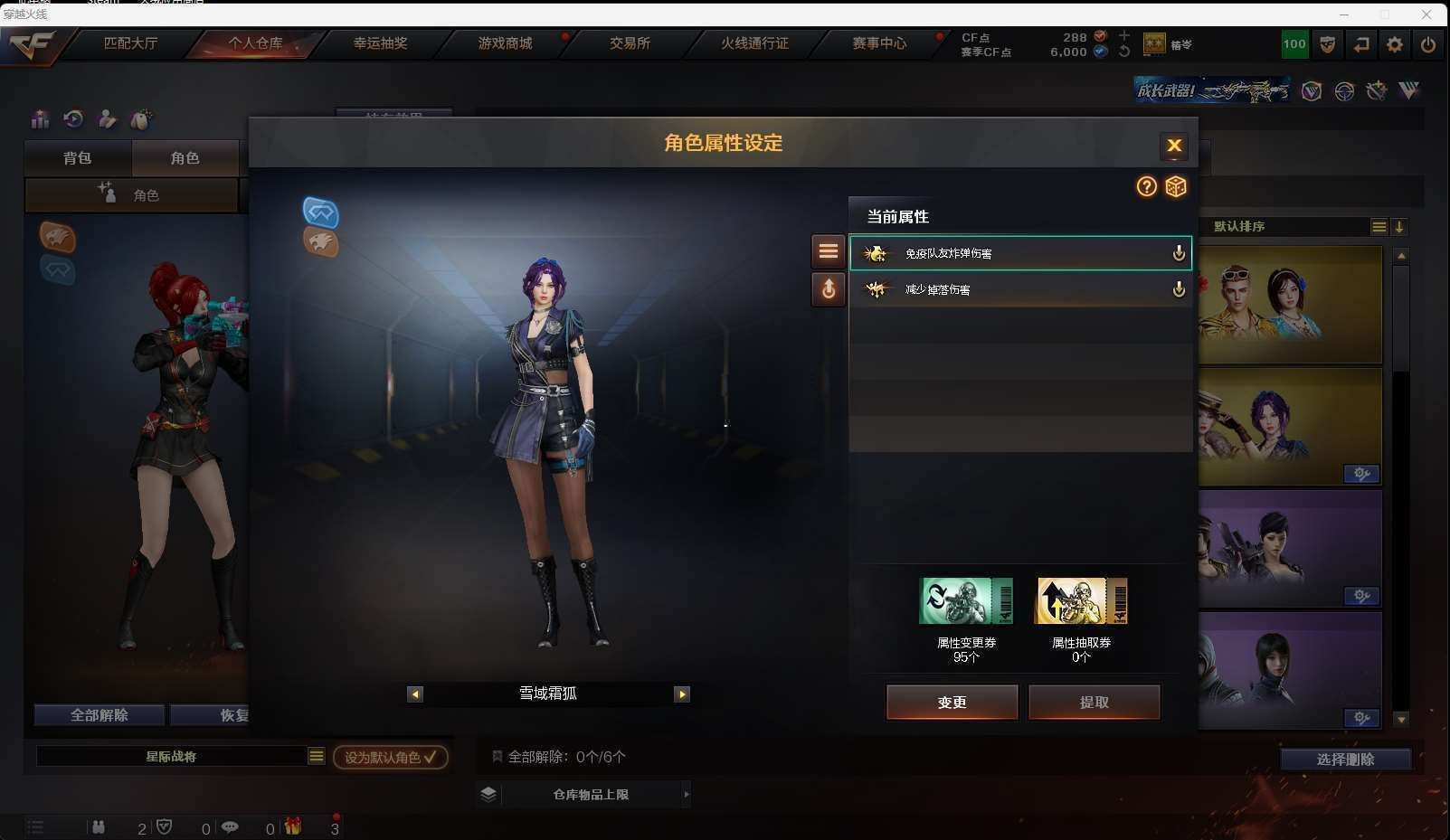Show the previous character with left arrow
Image resolution: width=1450 pixels, height=840 pixels.
[415, 694]
